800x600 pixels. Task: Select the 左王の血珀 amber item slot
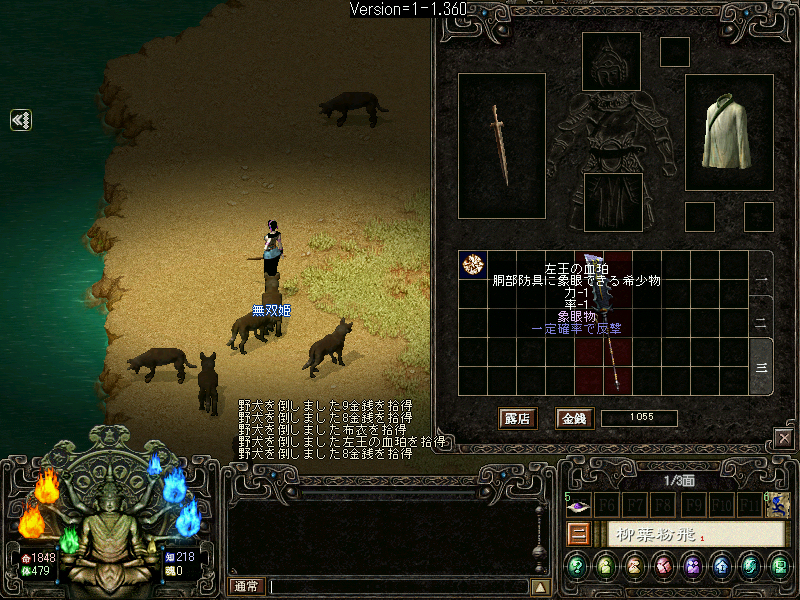[x=472, y=265]
